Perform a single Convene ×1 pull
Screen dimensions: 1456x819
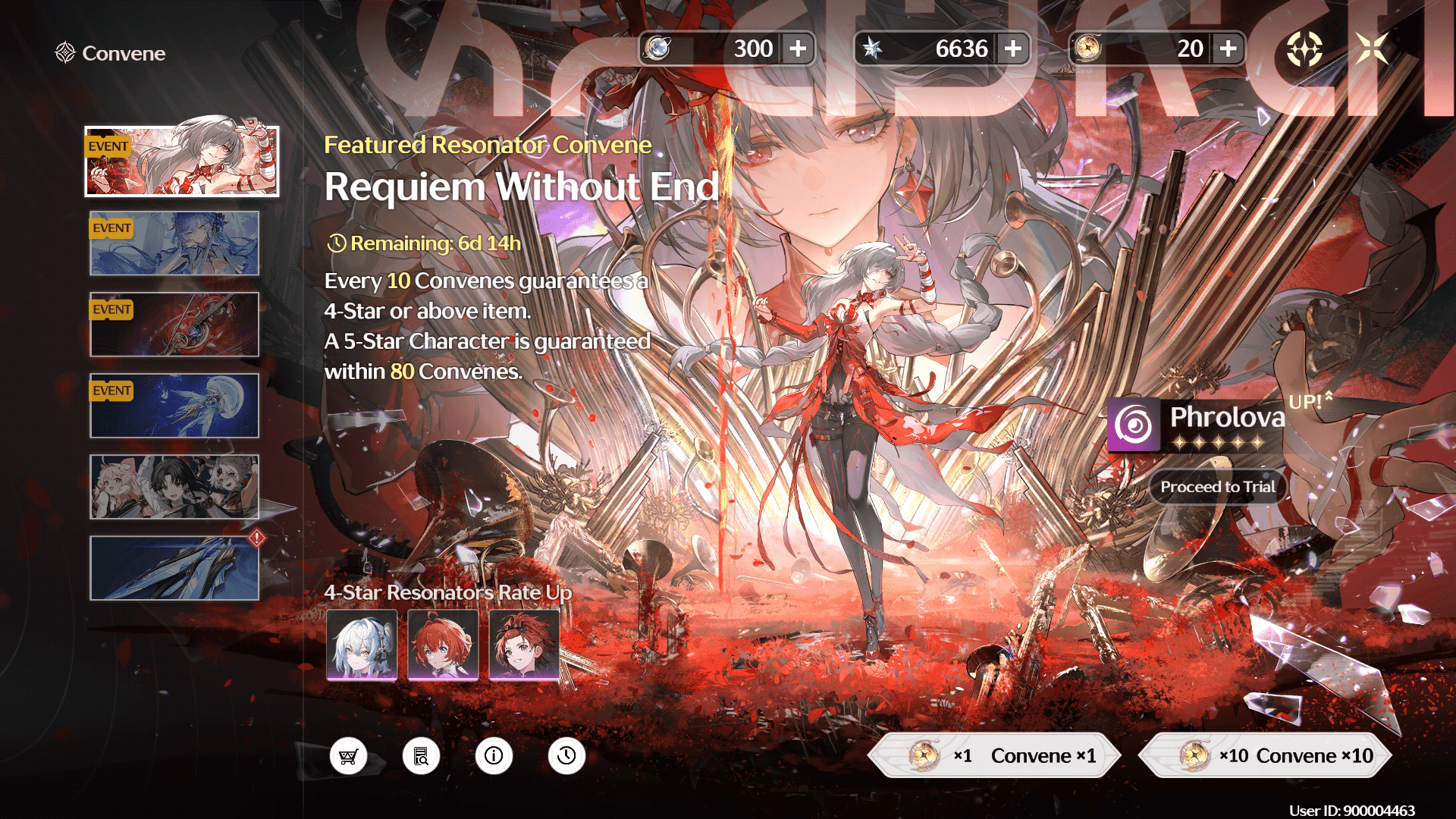[997, 755]
